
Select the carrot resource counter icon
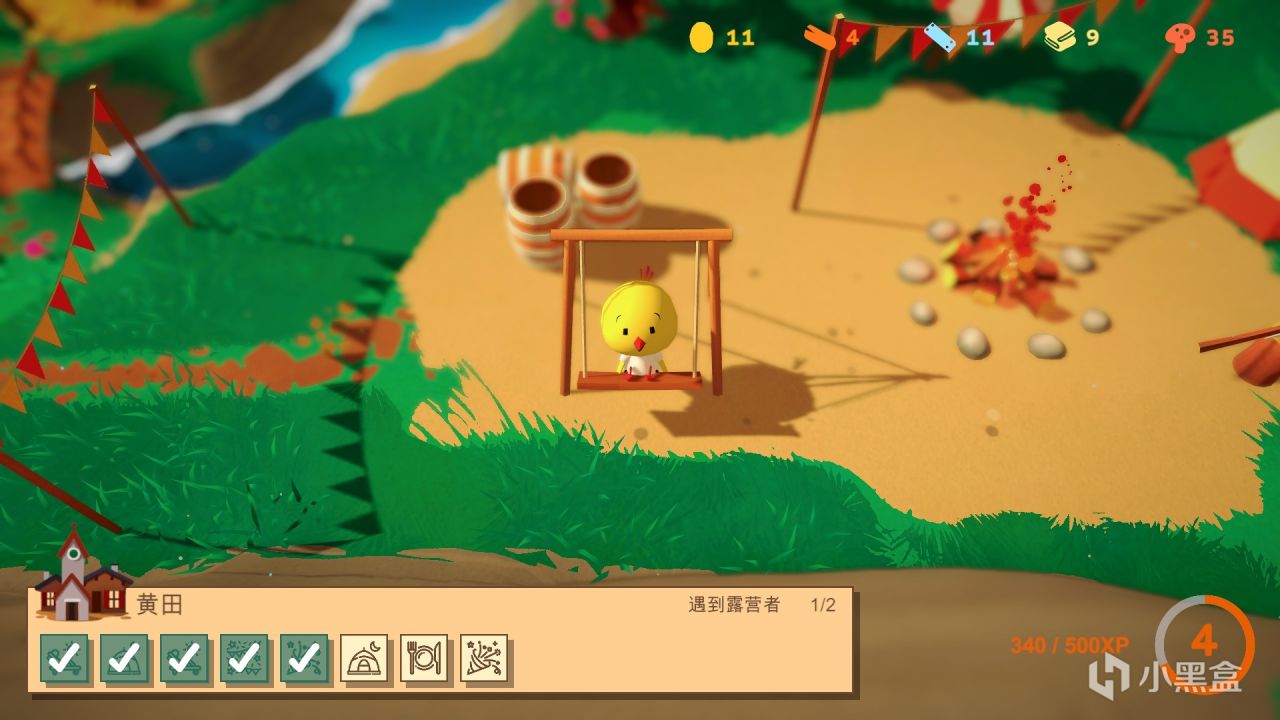816,38
